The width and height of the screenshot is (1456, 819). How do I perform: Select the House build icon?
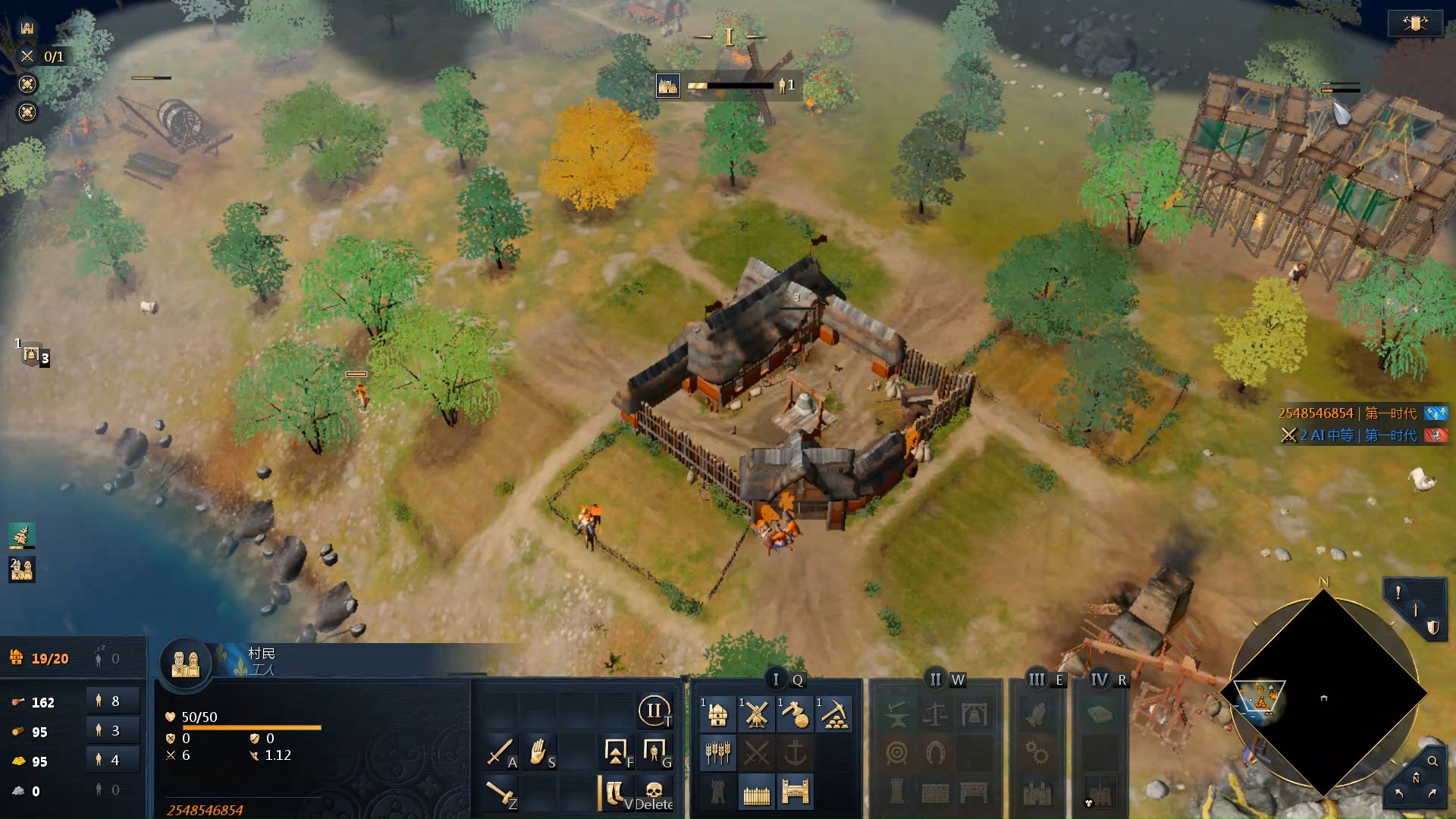(717, 714)
